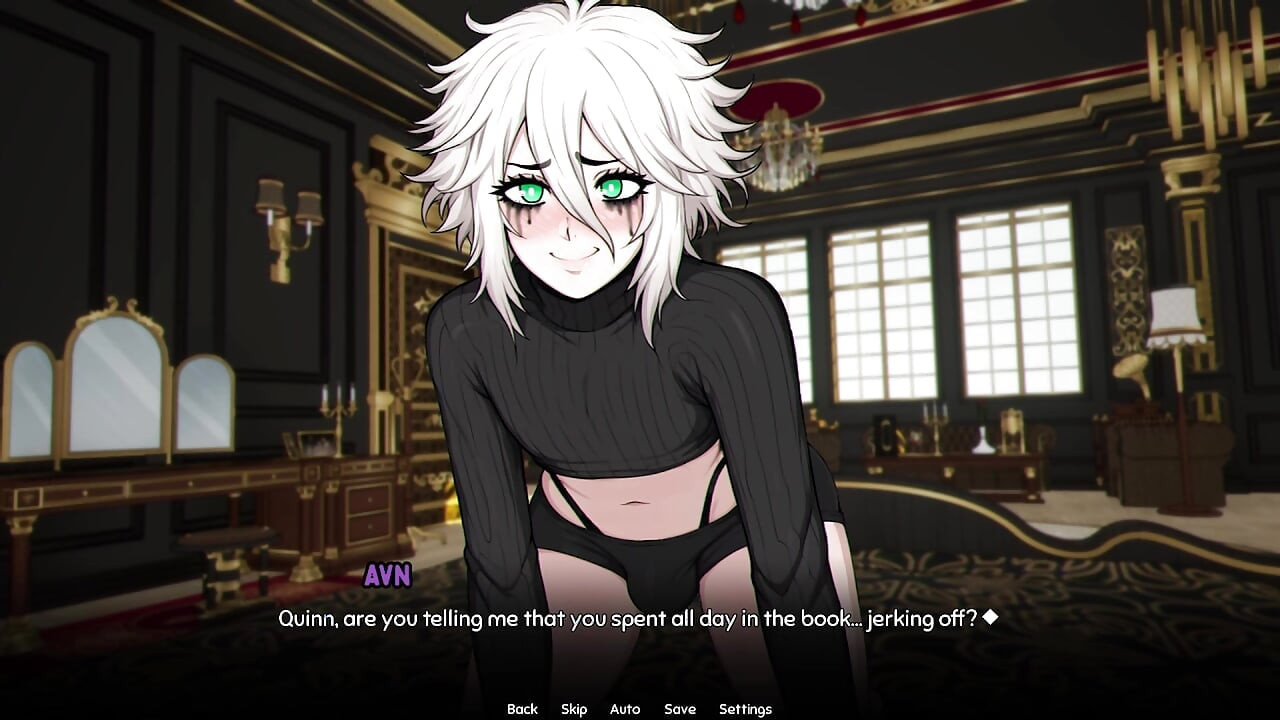Click the purple AVN speaker name tag
The width and height of the screenshot is (1280, 720).
(387, 575)
